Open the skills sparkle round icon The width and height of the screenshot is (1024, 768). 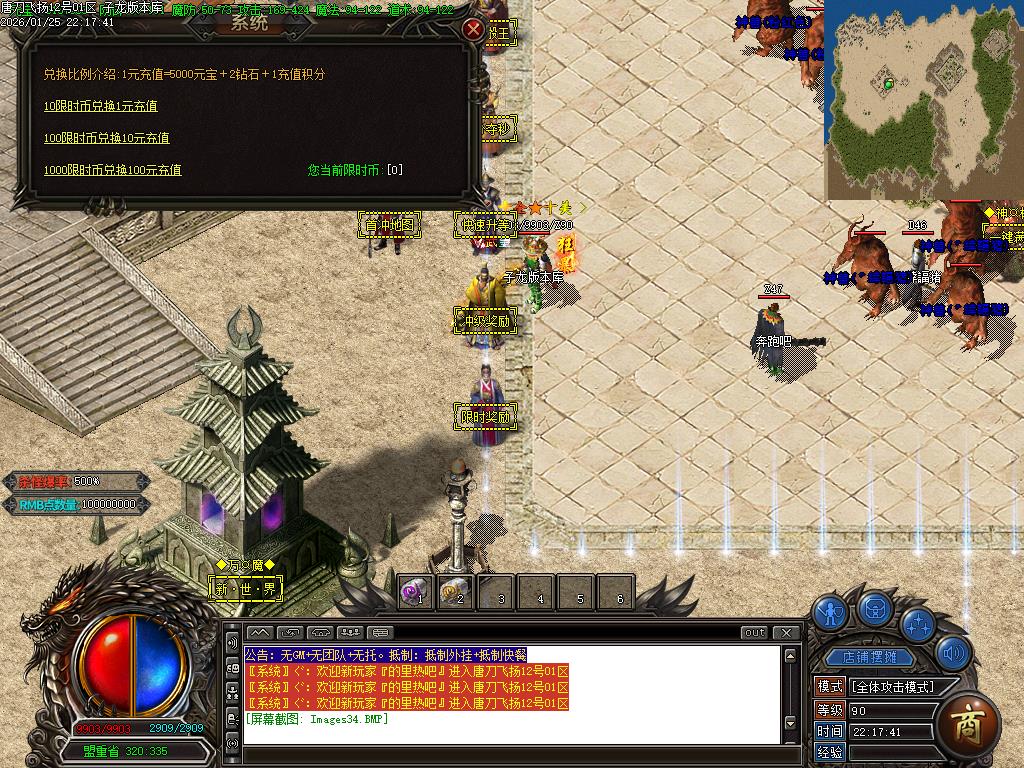(917, 624)
